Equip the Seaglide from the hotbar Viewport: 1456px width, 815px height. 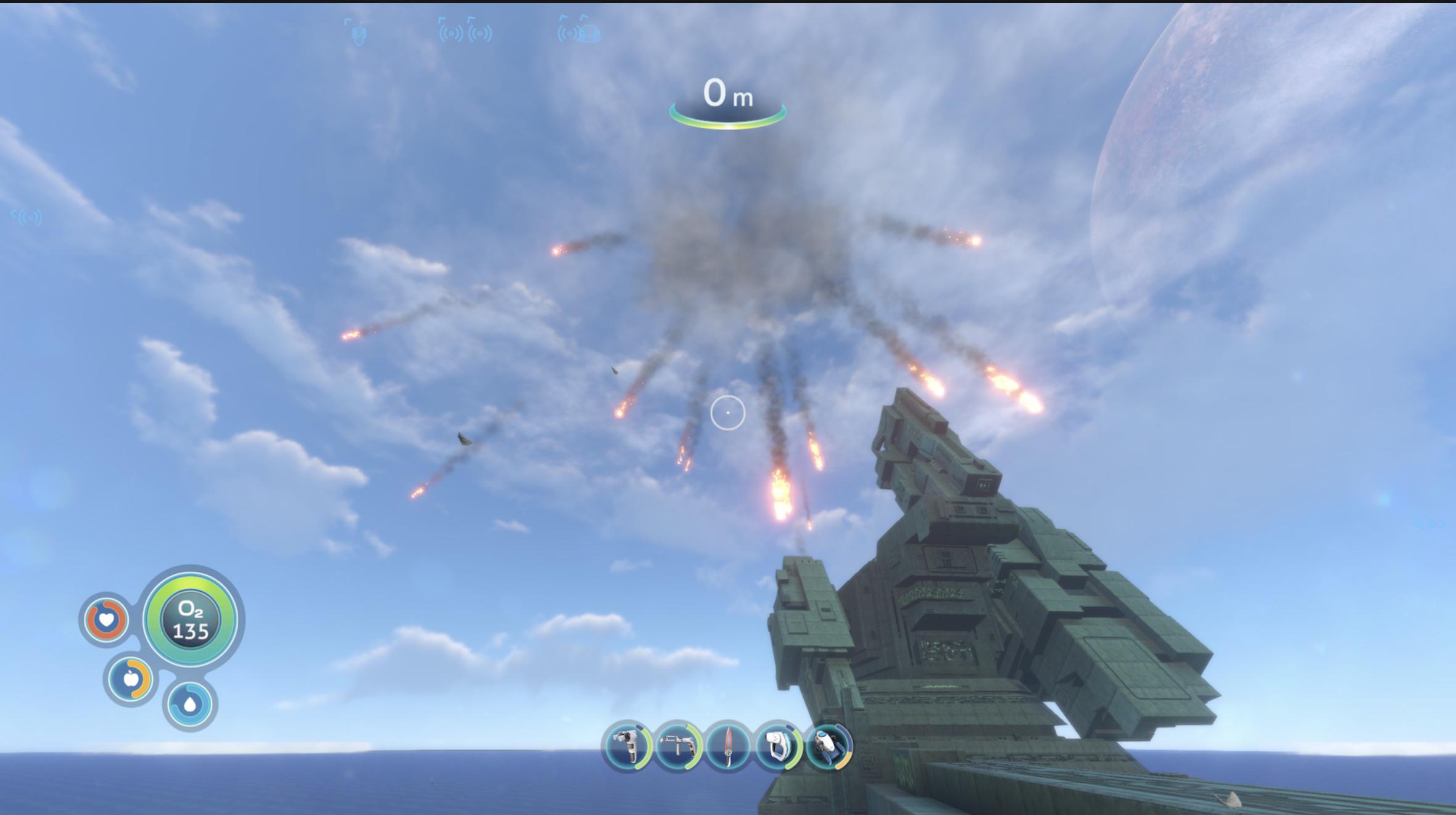(828, 747)
